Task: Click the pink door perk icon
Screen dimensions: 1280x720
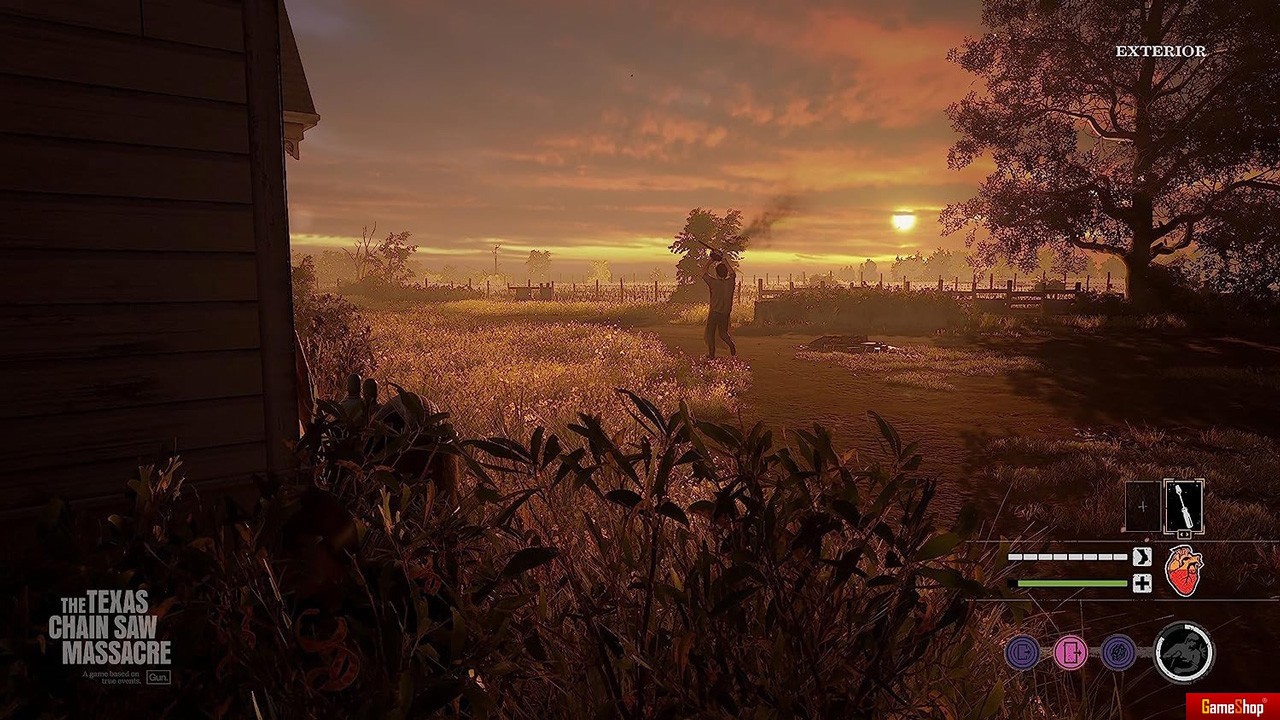Action: 1070,653
